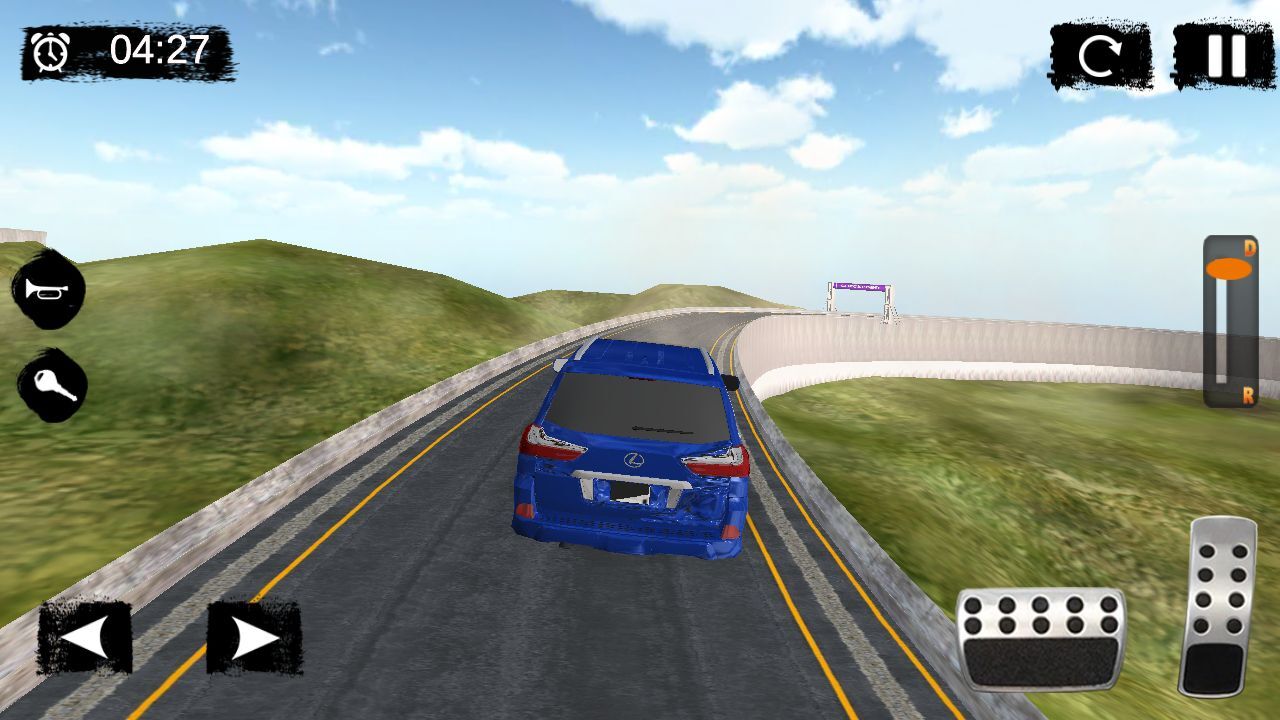Image resolution: width=1280 pixels, height=720 pixels.
Task: Pause the game
Action: click(x=1224, y=55)
